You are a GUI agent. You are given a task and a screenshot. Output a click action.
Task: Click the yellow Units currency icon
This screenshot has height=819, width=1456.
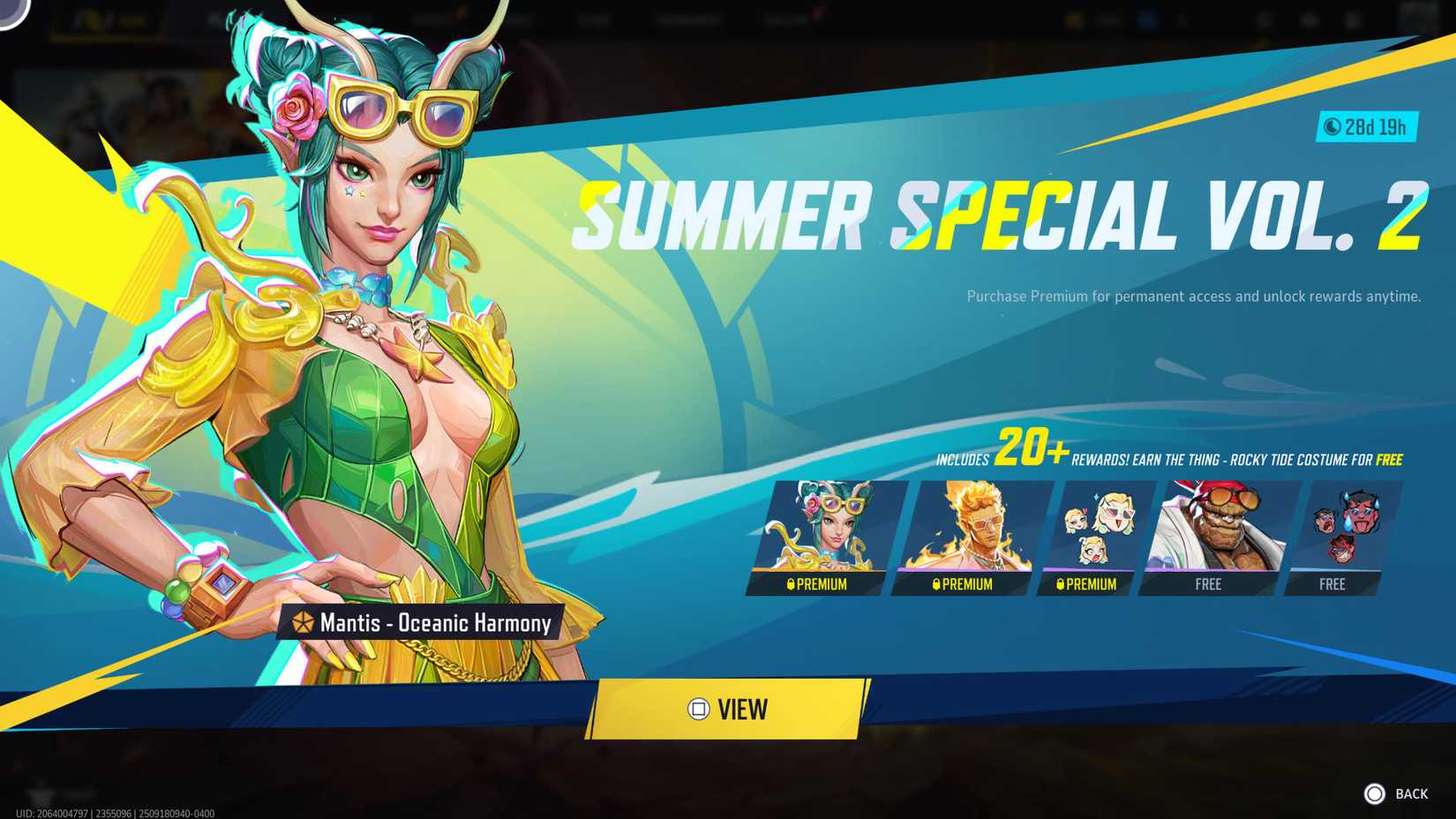(x=1073, y=18)
